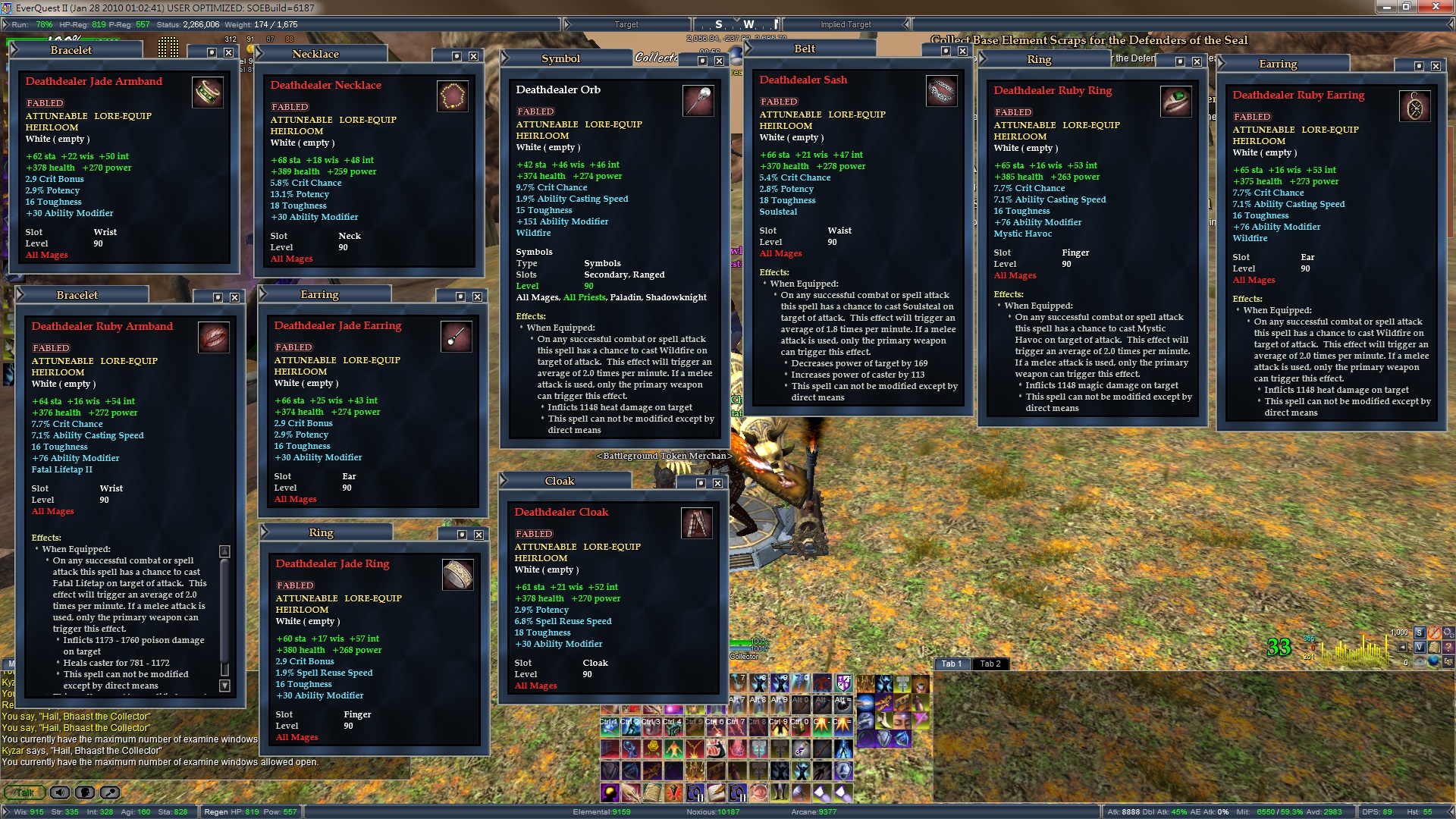Close the Deathdealer Ruby Ring window
The image size is (1456, 819).
click(x=1197, y=61)
